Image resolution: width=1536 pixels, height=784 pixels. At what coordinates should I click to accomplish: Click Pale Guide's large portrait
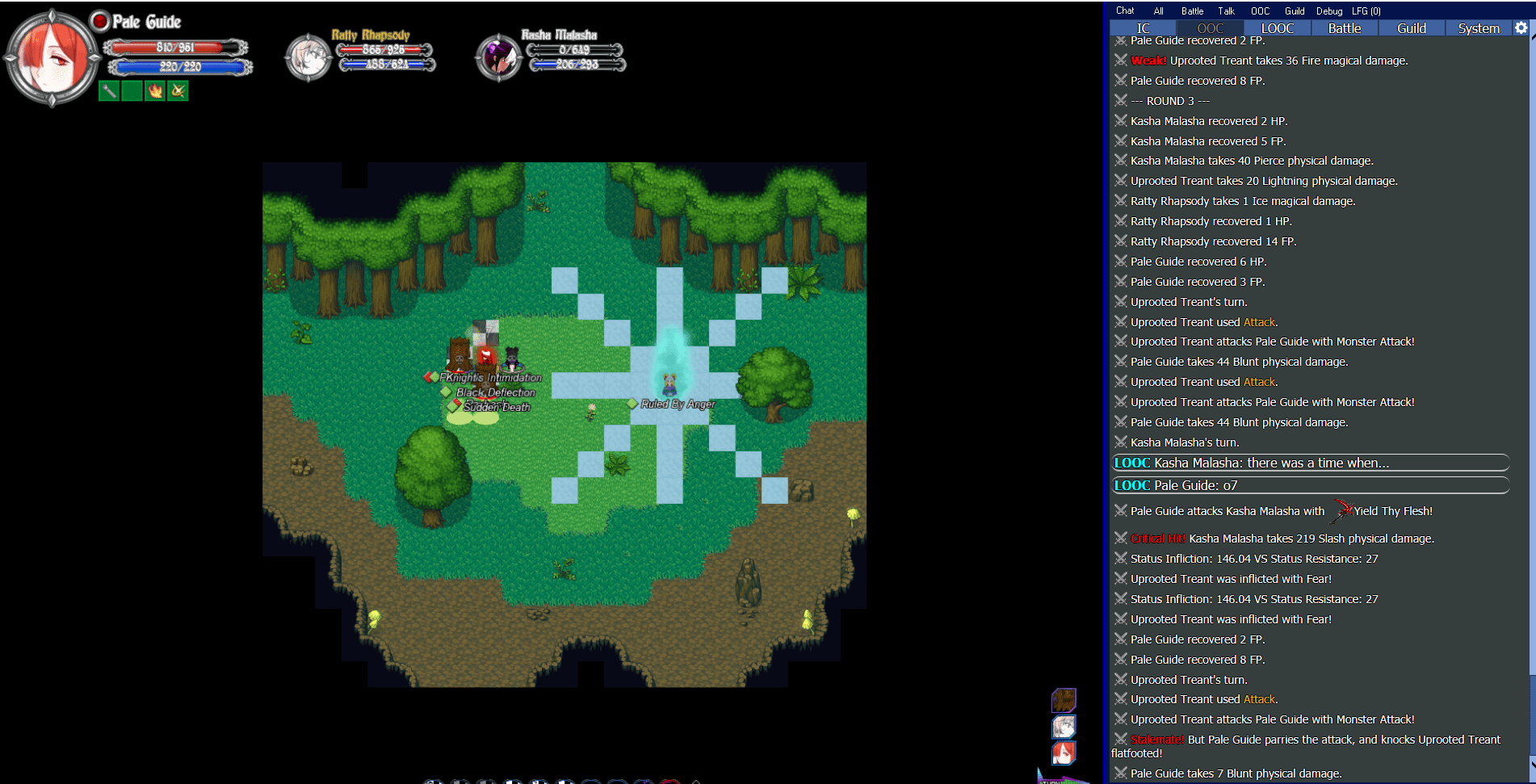coord(52,58)
